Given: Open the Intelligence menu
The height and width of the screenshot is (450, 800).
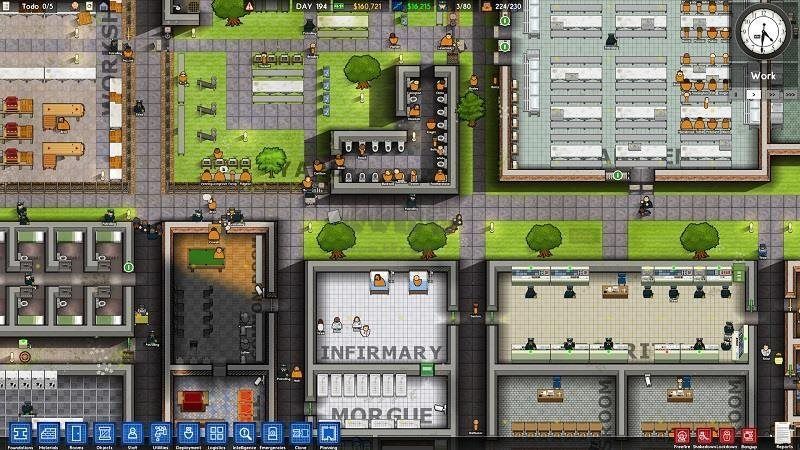Looking at the screenshot, I should (x=244, y=433).
